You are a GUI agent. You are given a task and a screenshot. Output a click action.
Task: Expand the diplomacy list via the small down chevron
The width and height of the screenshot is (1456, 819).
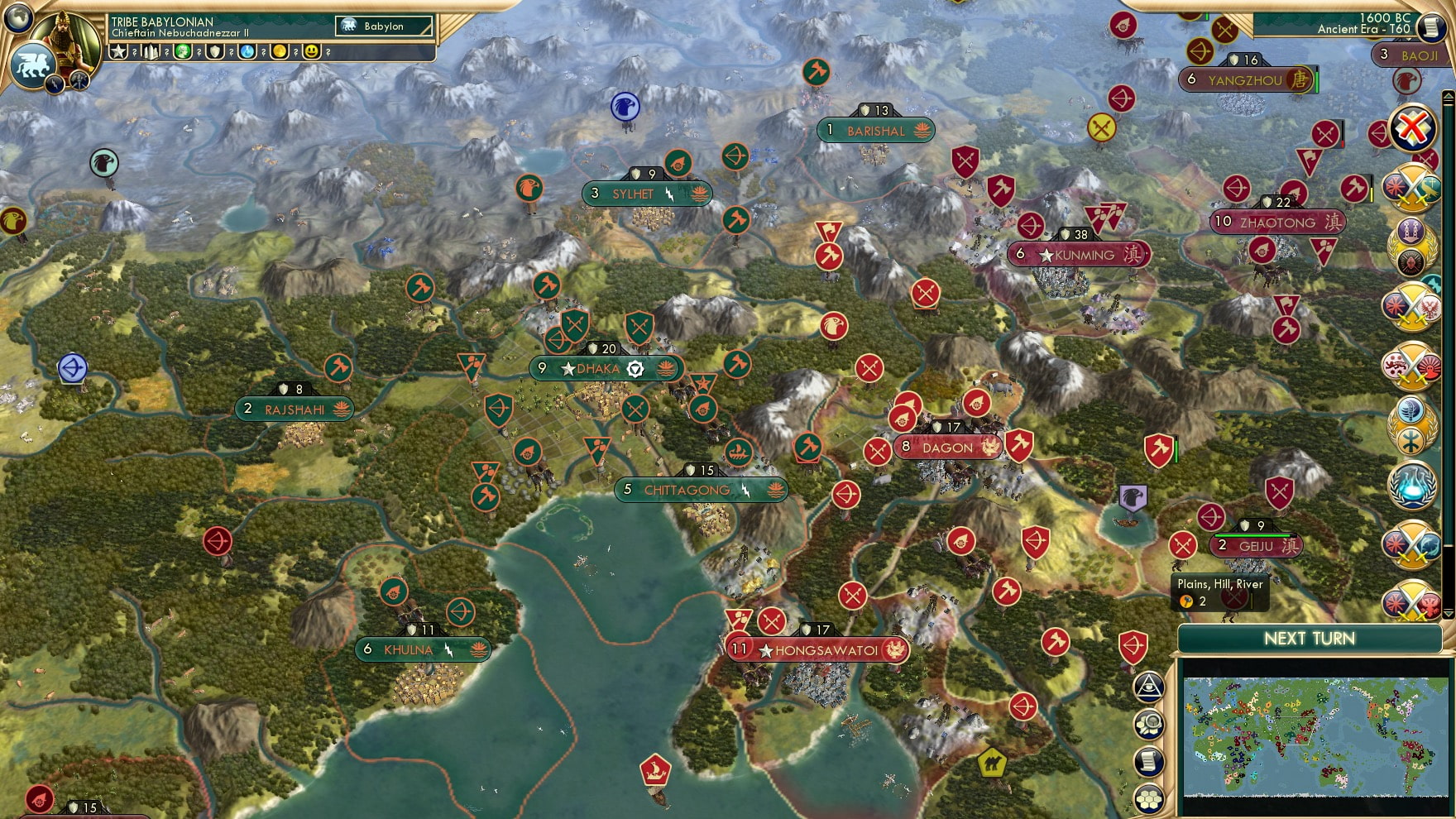click(1448, 612)
